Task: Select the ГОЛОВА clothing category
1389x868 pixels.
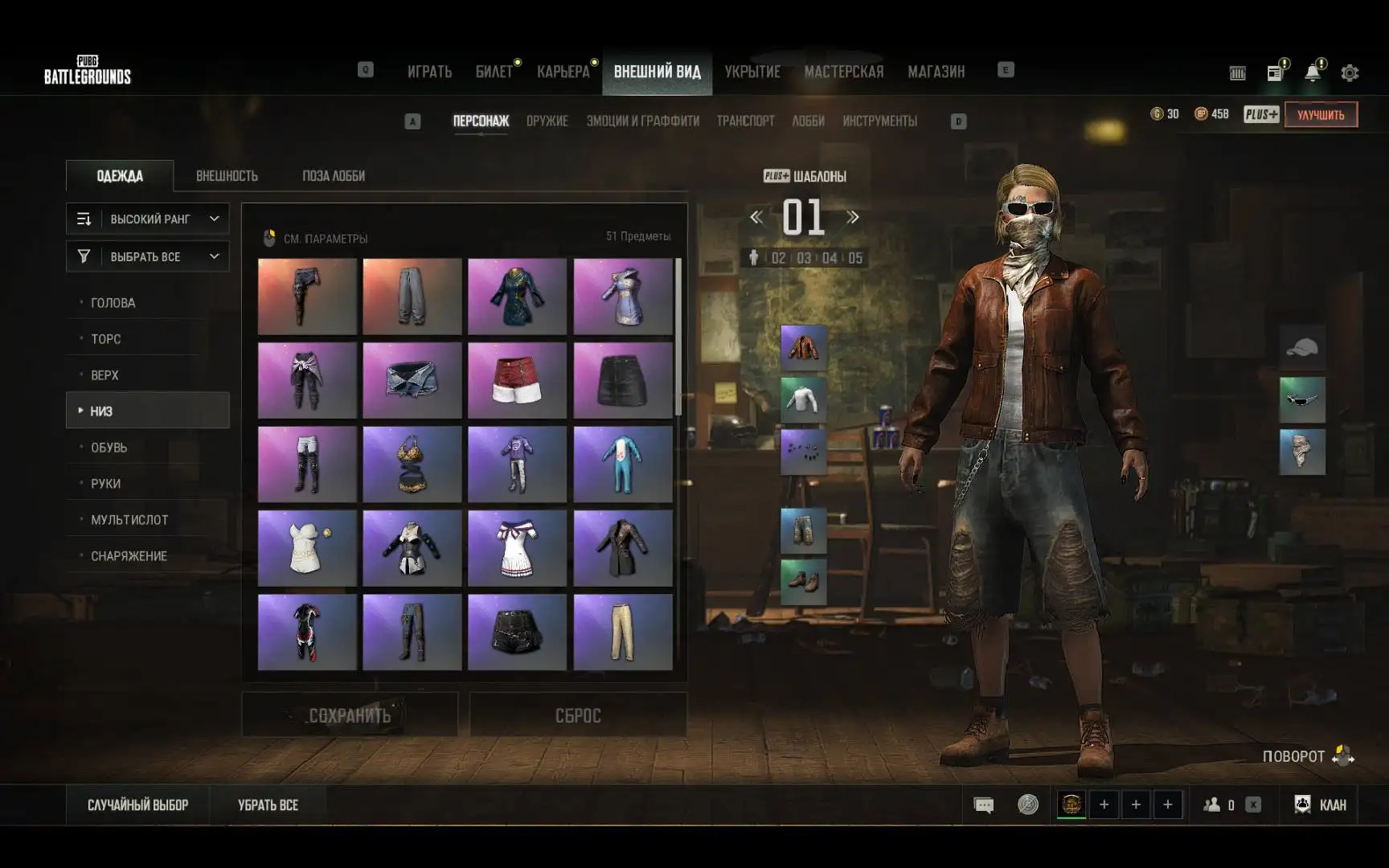Action: coord(113,303)
